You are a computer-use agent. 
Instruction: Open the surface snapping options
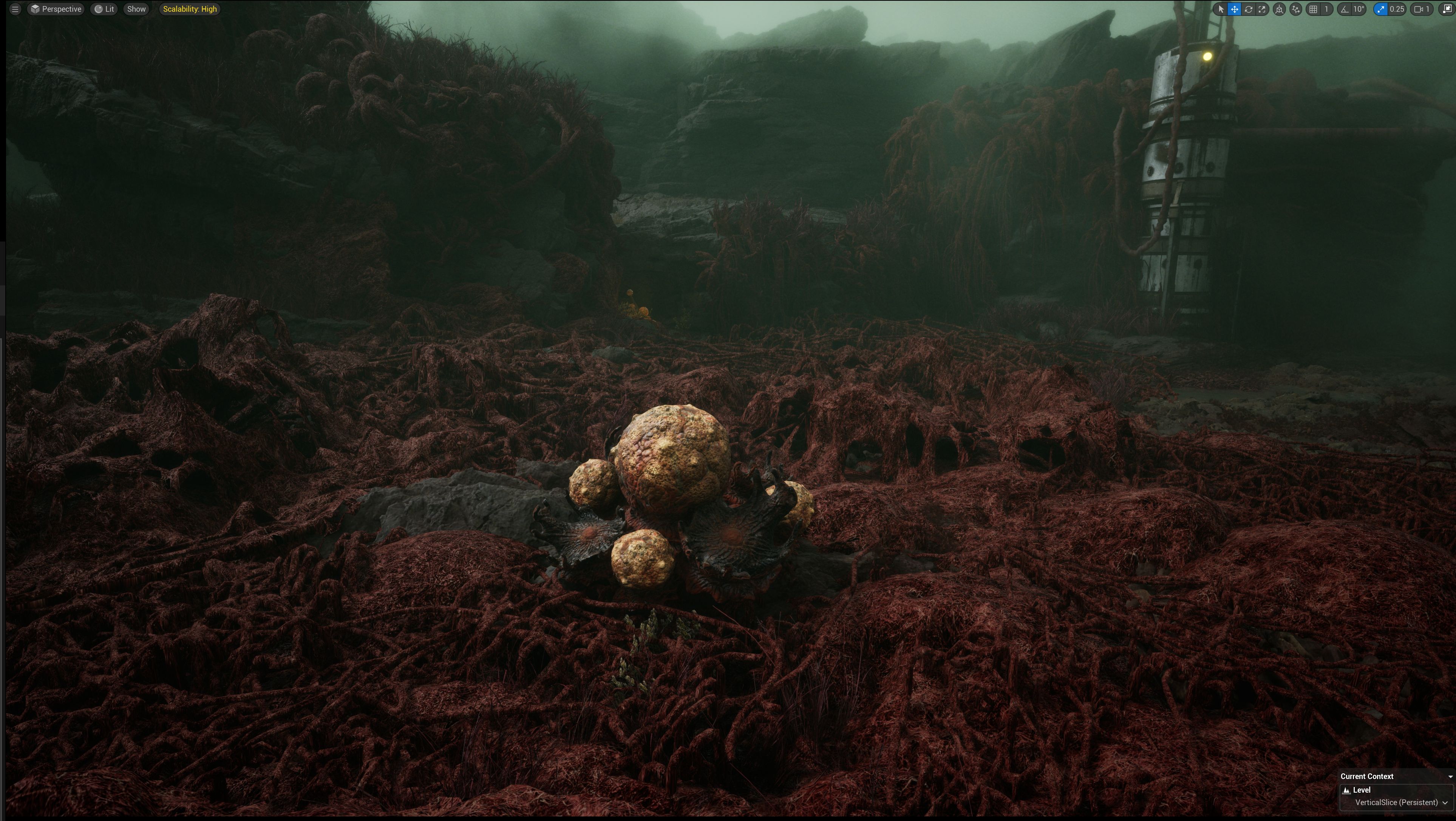tap(1296, 9)
